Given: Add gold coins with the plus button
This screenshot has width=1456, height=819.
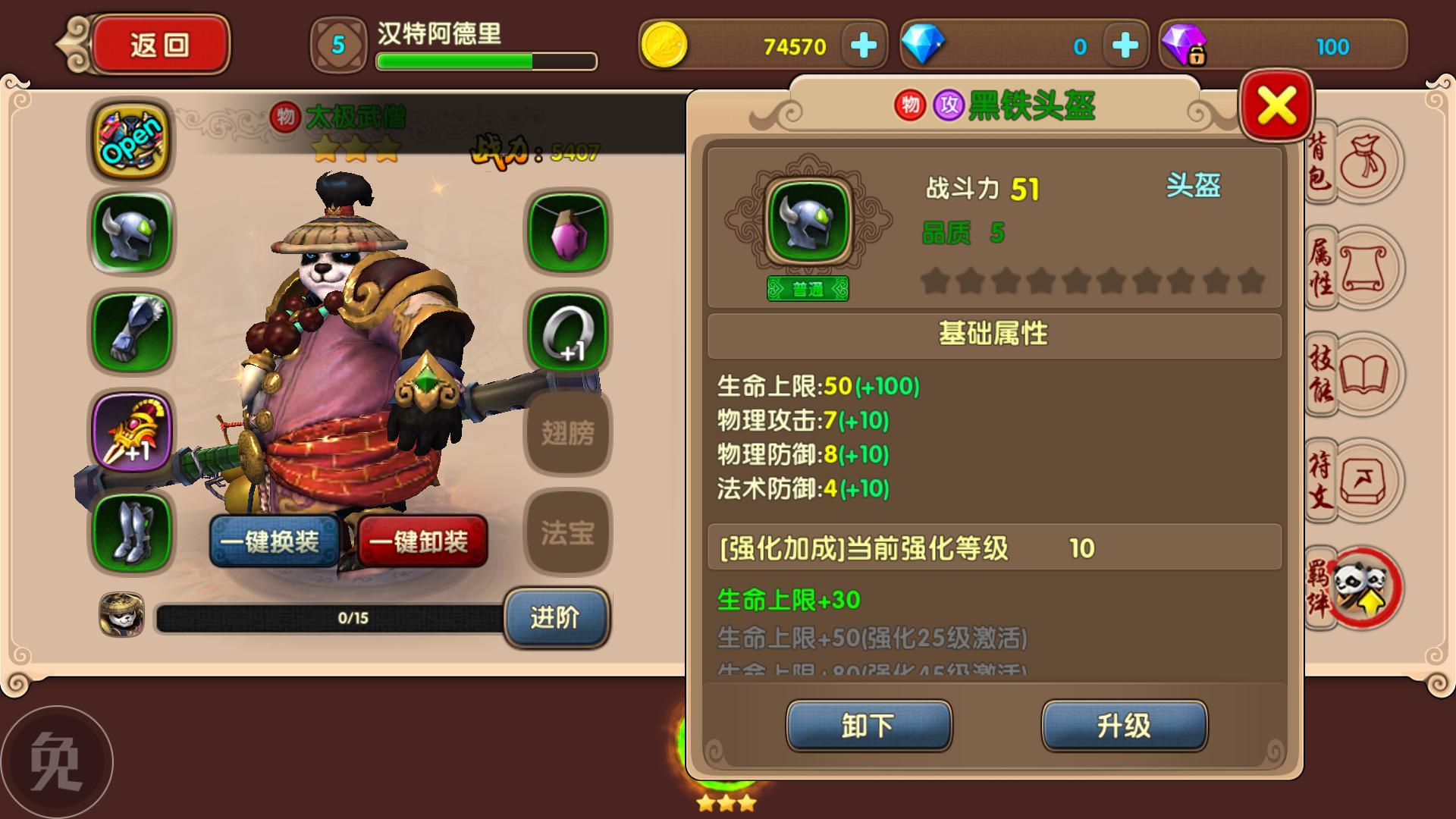Looking at the screenshot, I should click(x=864, y=46).
